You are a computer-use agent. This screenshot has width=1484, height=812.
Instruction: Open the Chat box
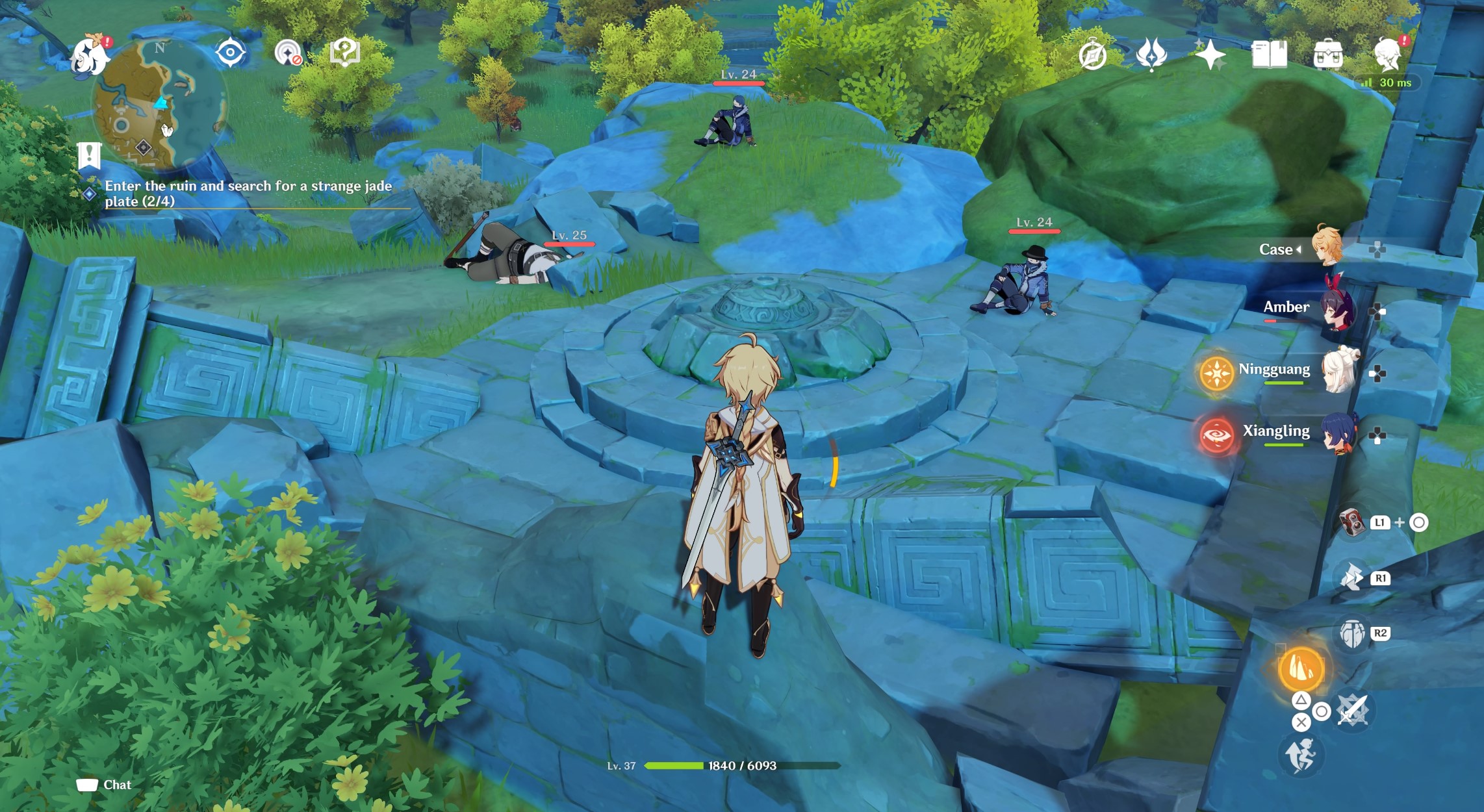tap(104, 785)
